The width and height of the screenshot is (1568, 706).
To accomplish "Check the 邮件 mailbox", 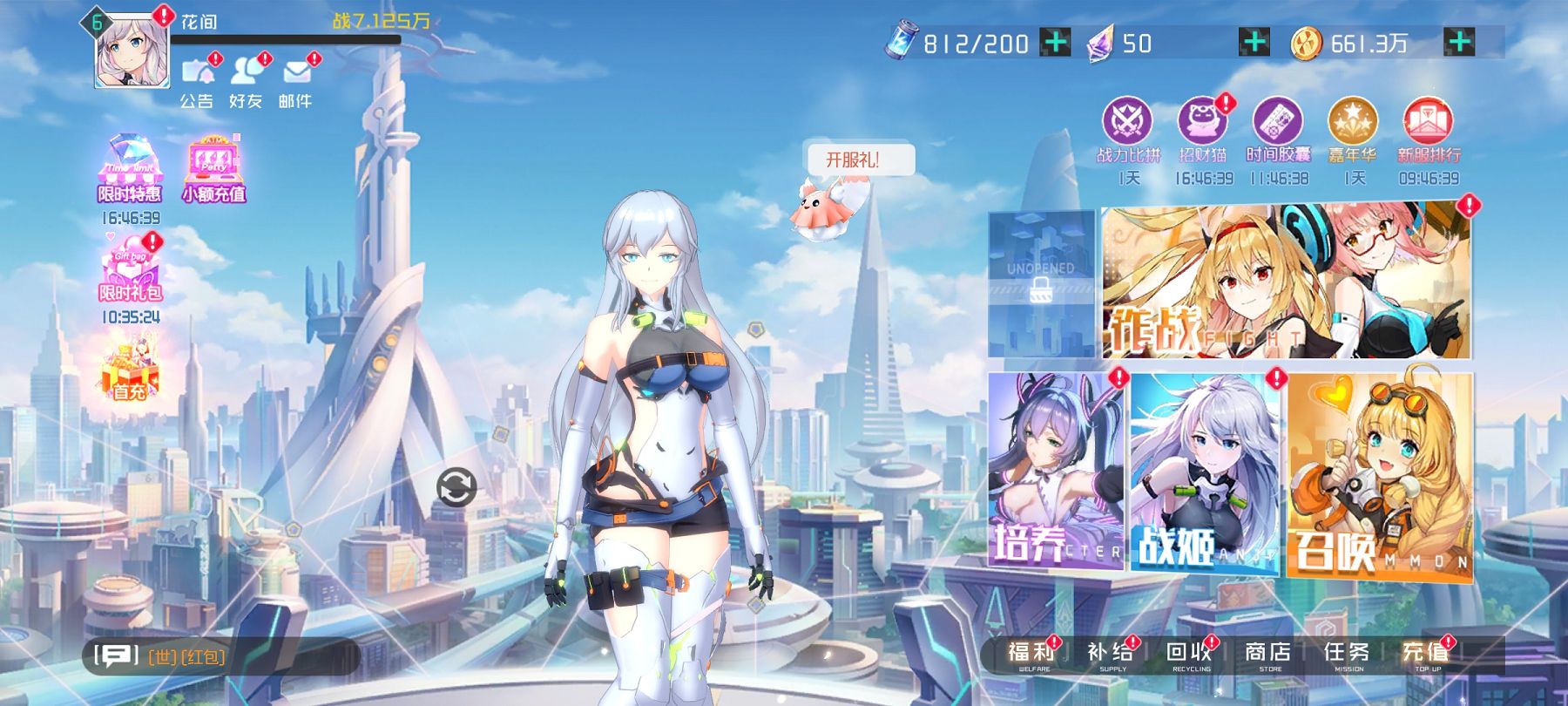I will [296, 80].
